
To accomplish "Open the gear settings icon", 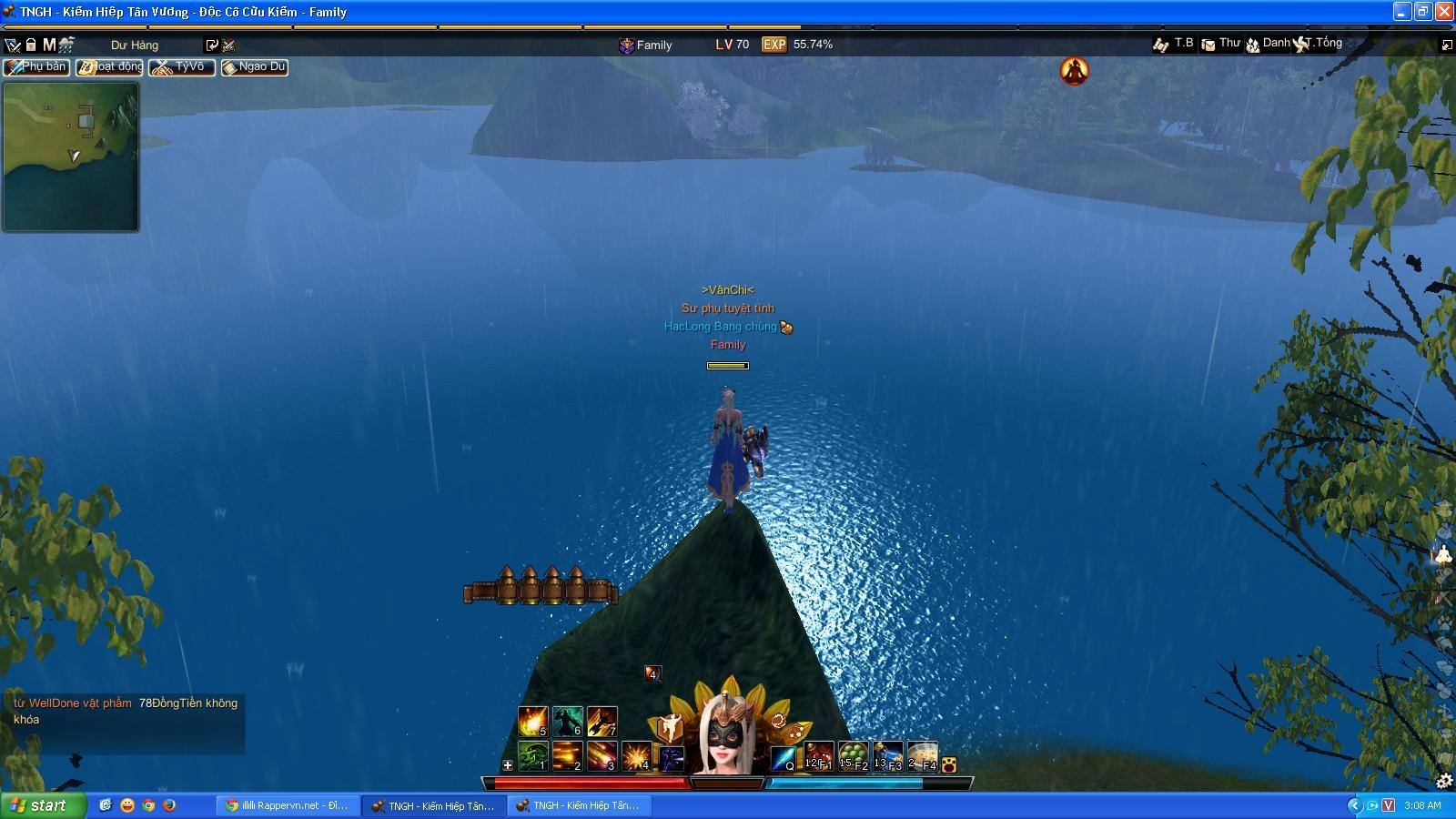I will (1443, 781).
